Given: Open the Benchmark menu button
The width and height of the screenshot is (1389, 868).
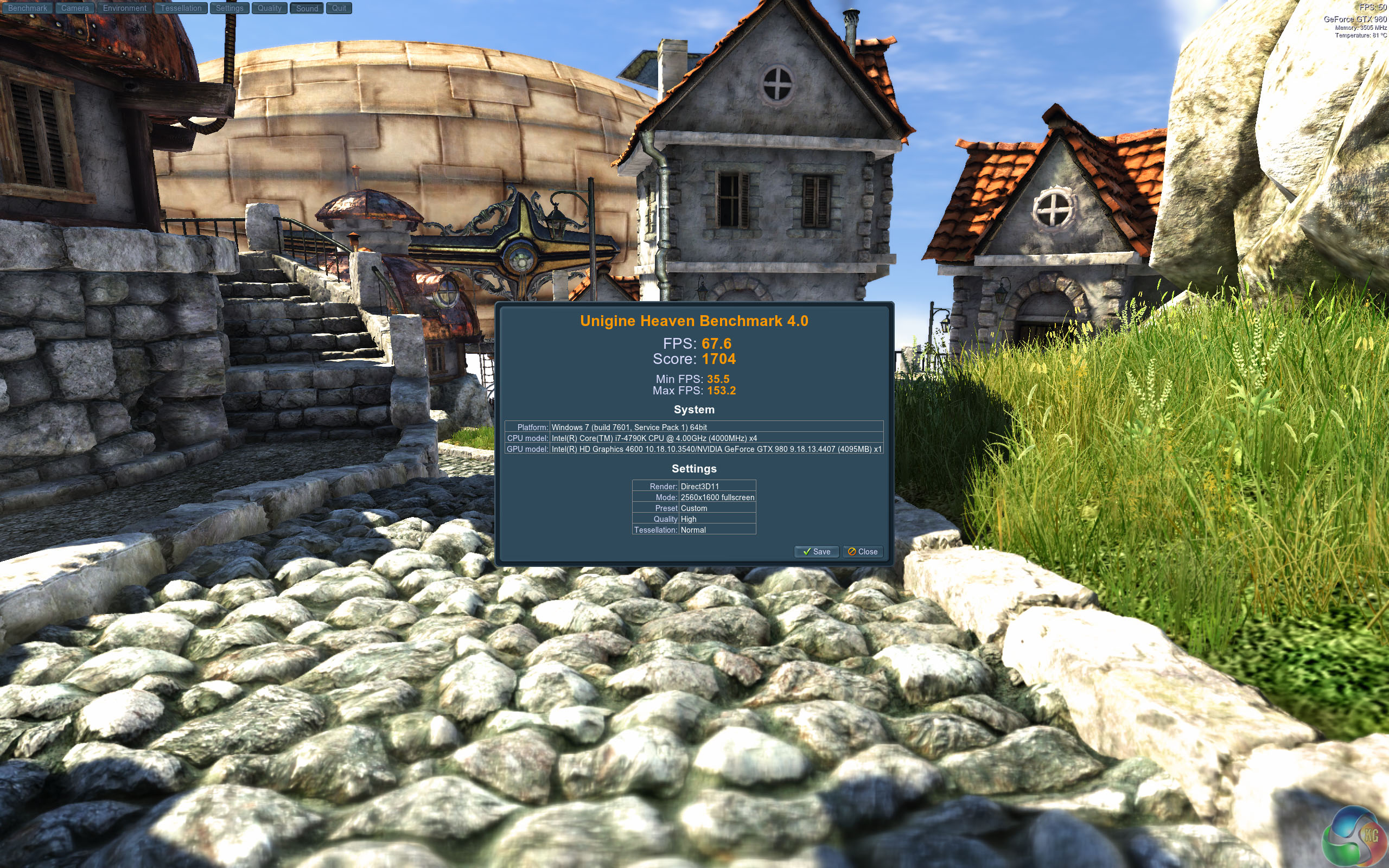Looking at the screenshot, I should [x=28, y=8].
